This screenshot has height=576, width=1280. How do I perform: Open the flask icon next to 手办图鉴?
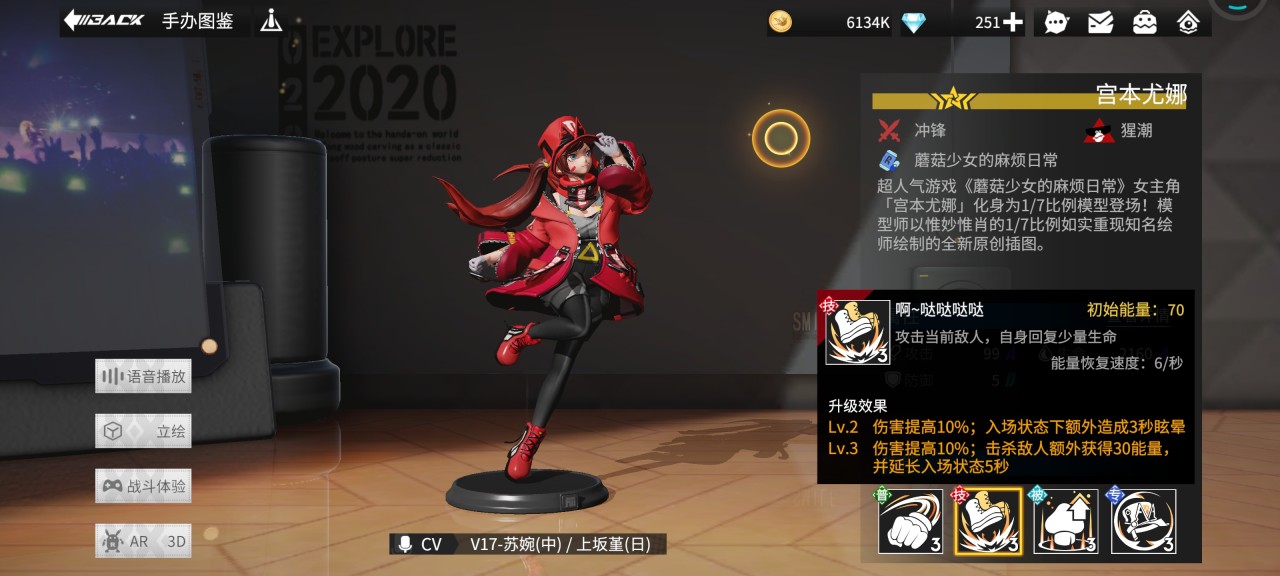click(x=271, y=20)
